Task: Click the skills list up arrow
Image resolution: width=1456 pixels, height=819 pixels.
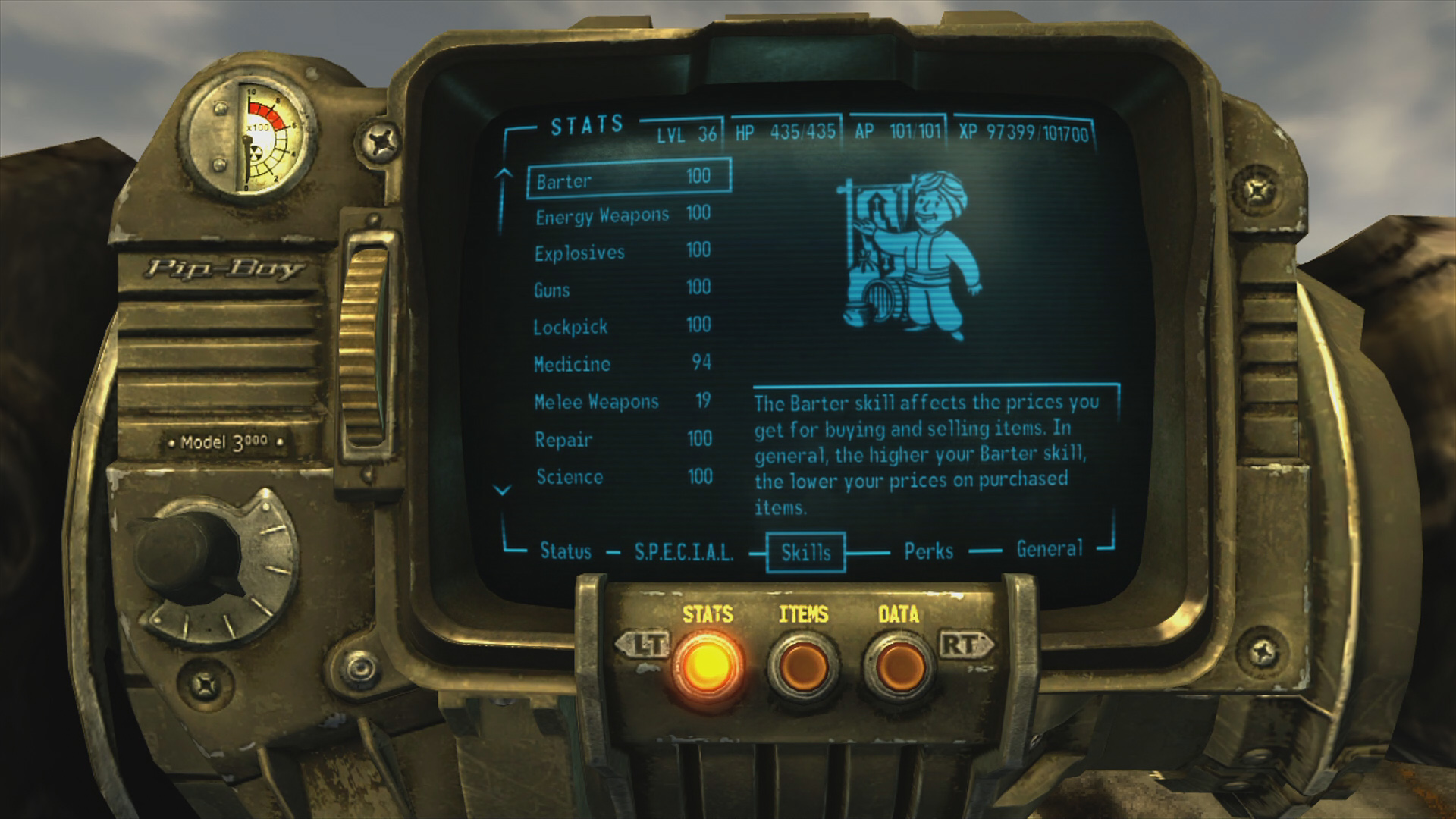Action: [x=502, y=174]
